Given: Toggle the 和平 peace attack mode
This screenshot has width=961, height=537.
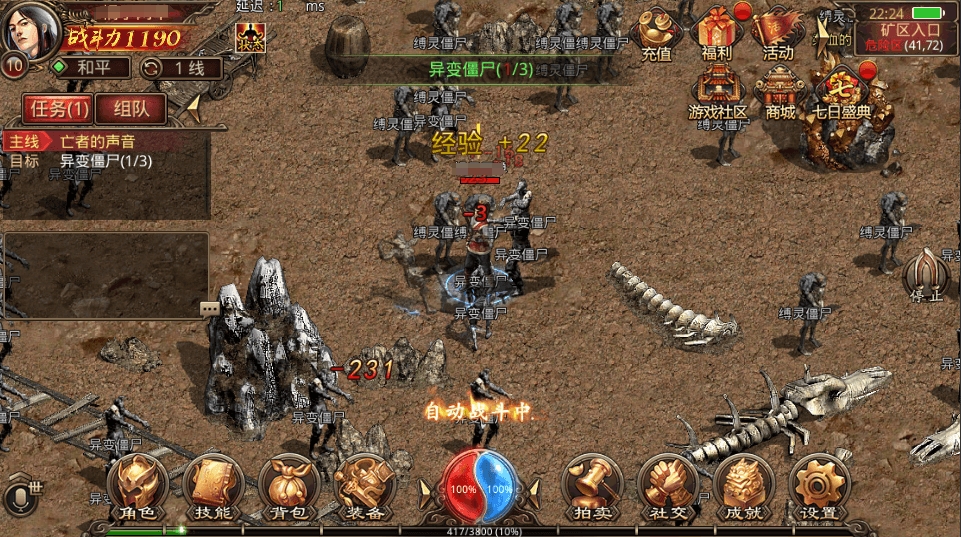Looking at the screenshot, I should tap(91, 68).
